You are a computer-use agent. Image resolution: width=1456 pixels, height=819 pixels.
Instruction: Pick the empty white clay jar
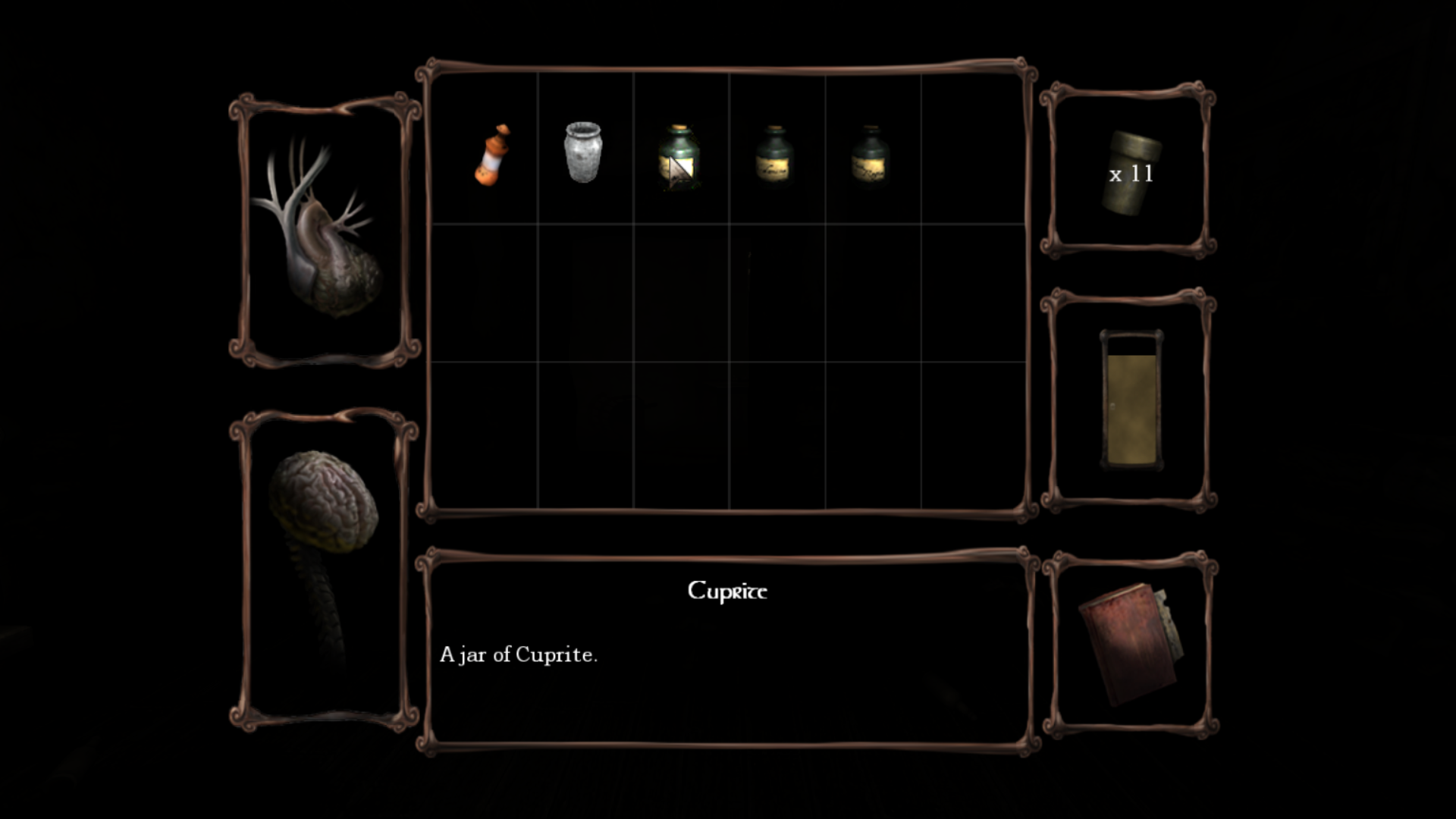coord(582,152)
